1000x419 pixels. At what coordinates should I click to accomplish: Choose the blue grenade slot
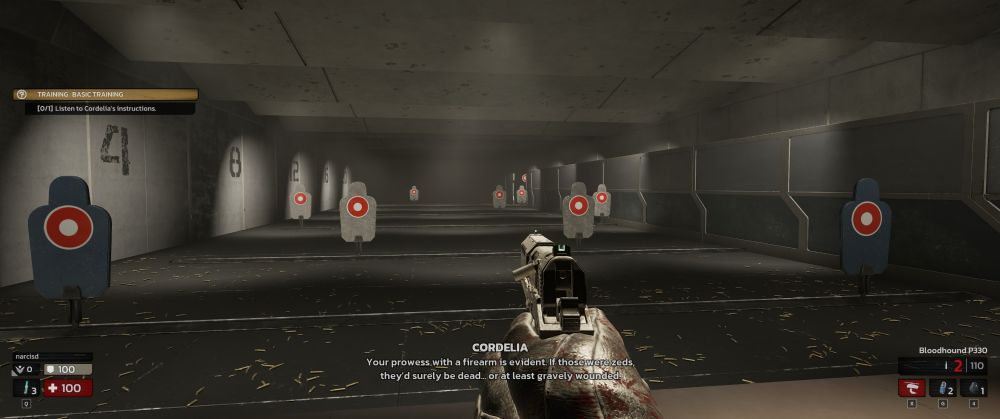pyautogui.click(x=943, y=388)
